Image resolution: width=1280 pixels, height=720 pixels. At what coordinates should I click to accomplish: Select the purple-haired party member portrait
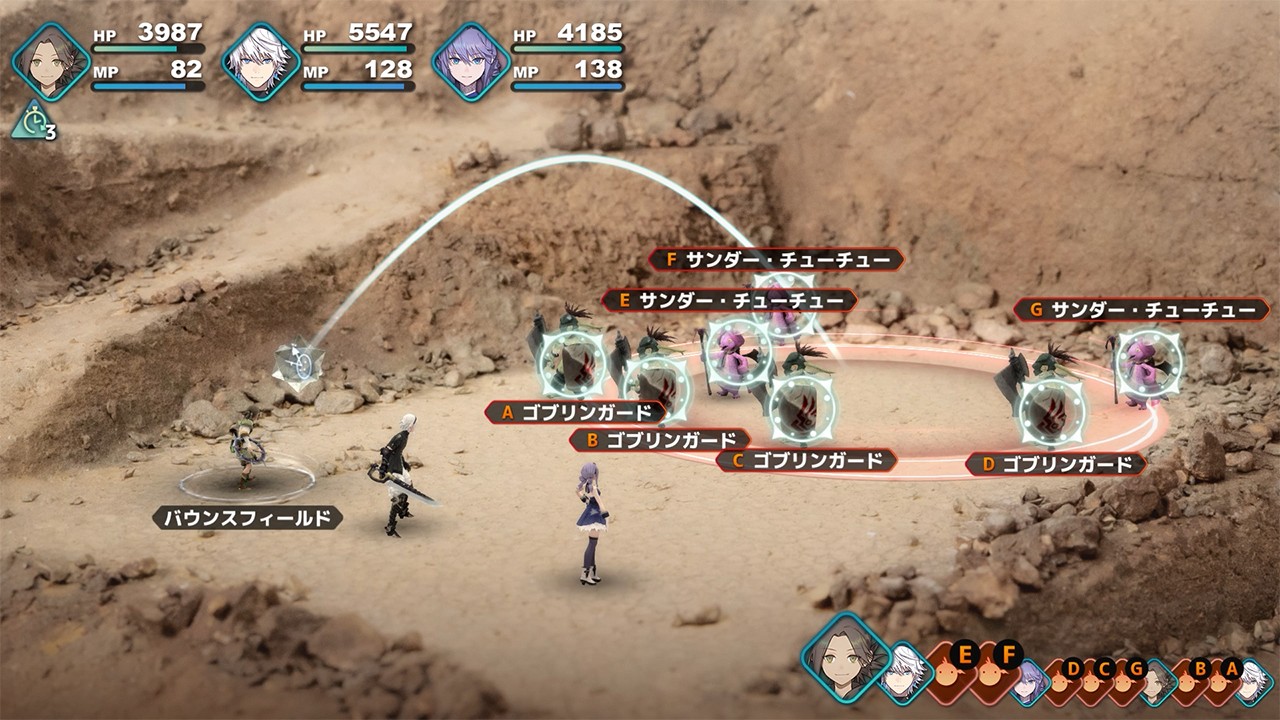[470, 62]
